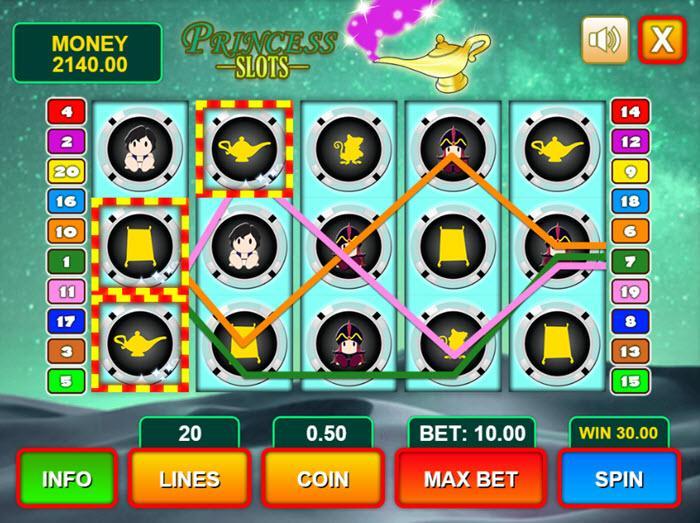Select payline number 4 marker

click(66, 112)
